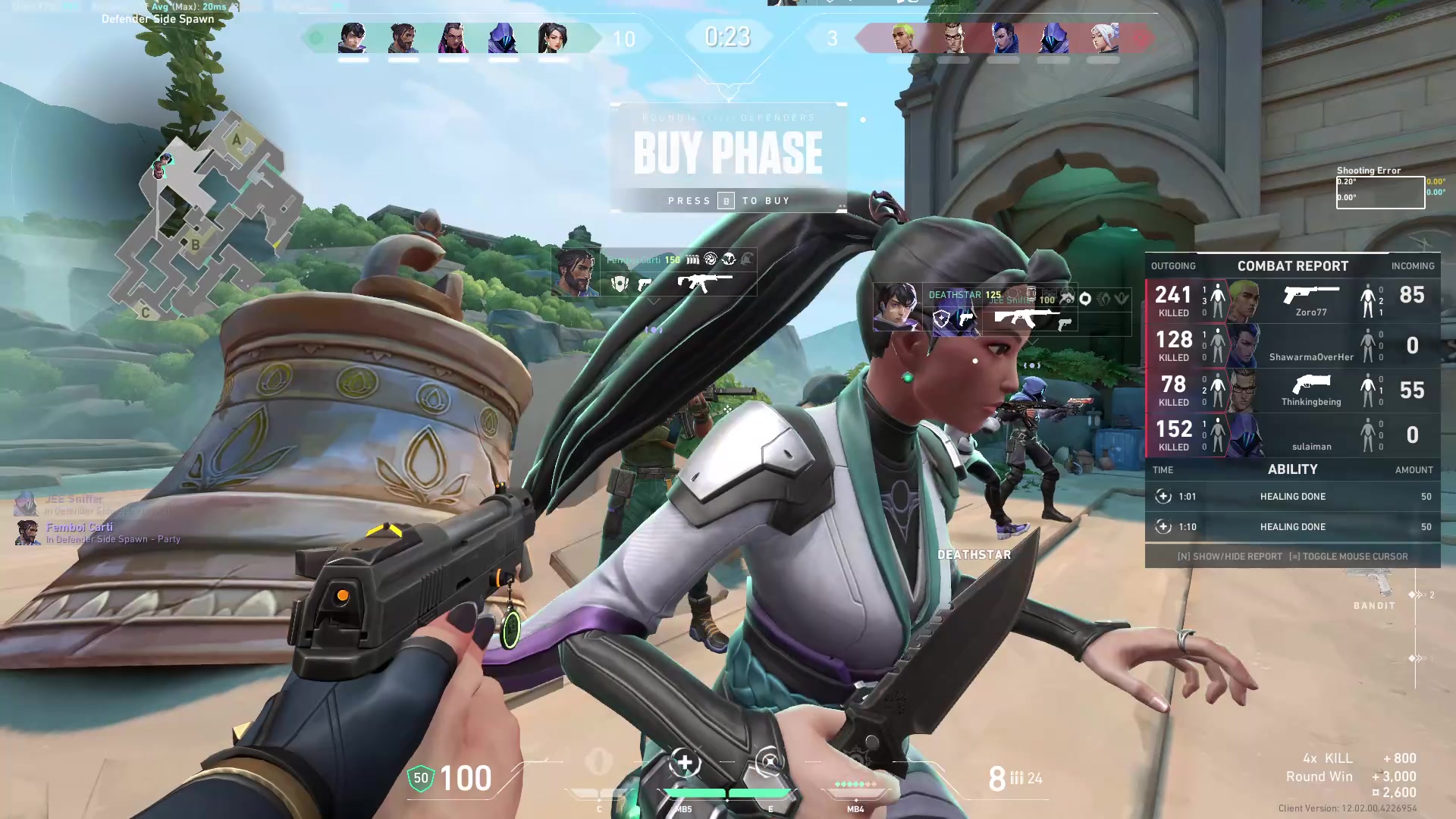1456x819 pixels.
Task: Select the 1:10 Healing Done entry
Action: (1292, 527)
